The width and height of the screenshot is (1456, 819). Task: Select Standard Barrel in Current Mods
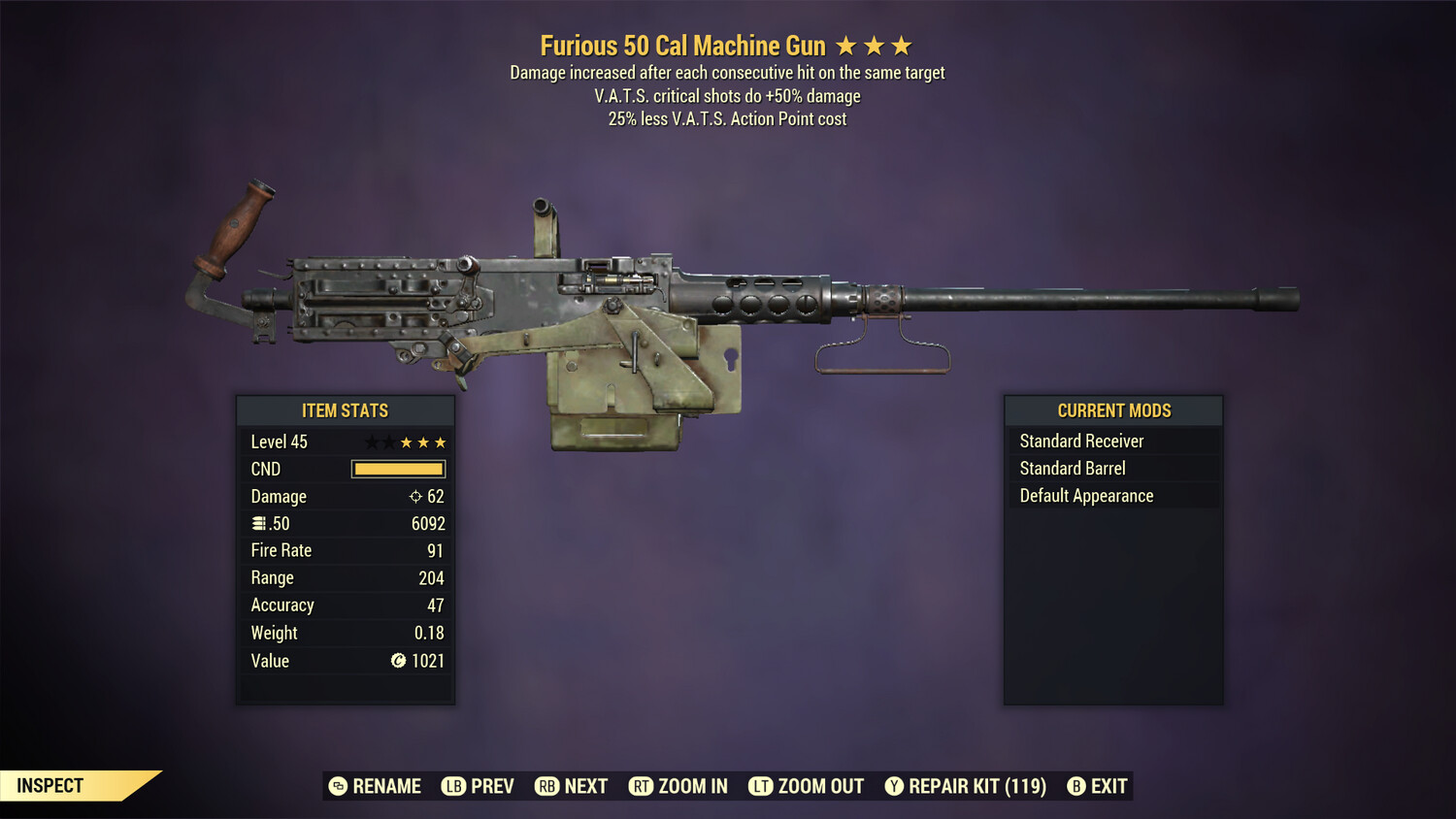pyautogui.click(x=1072, y=468)
